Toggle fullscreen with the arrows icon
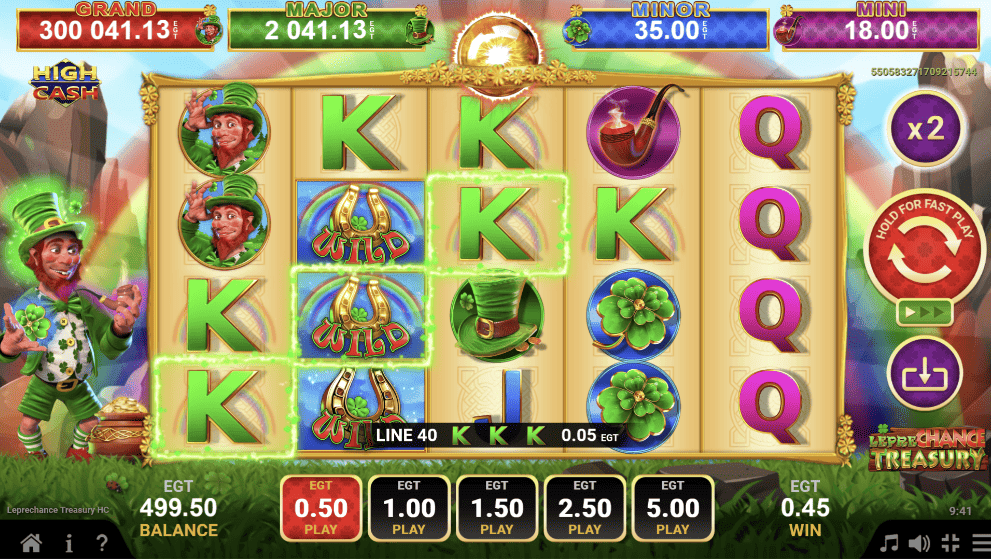 949,544
